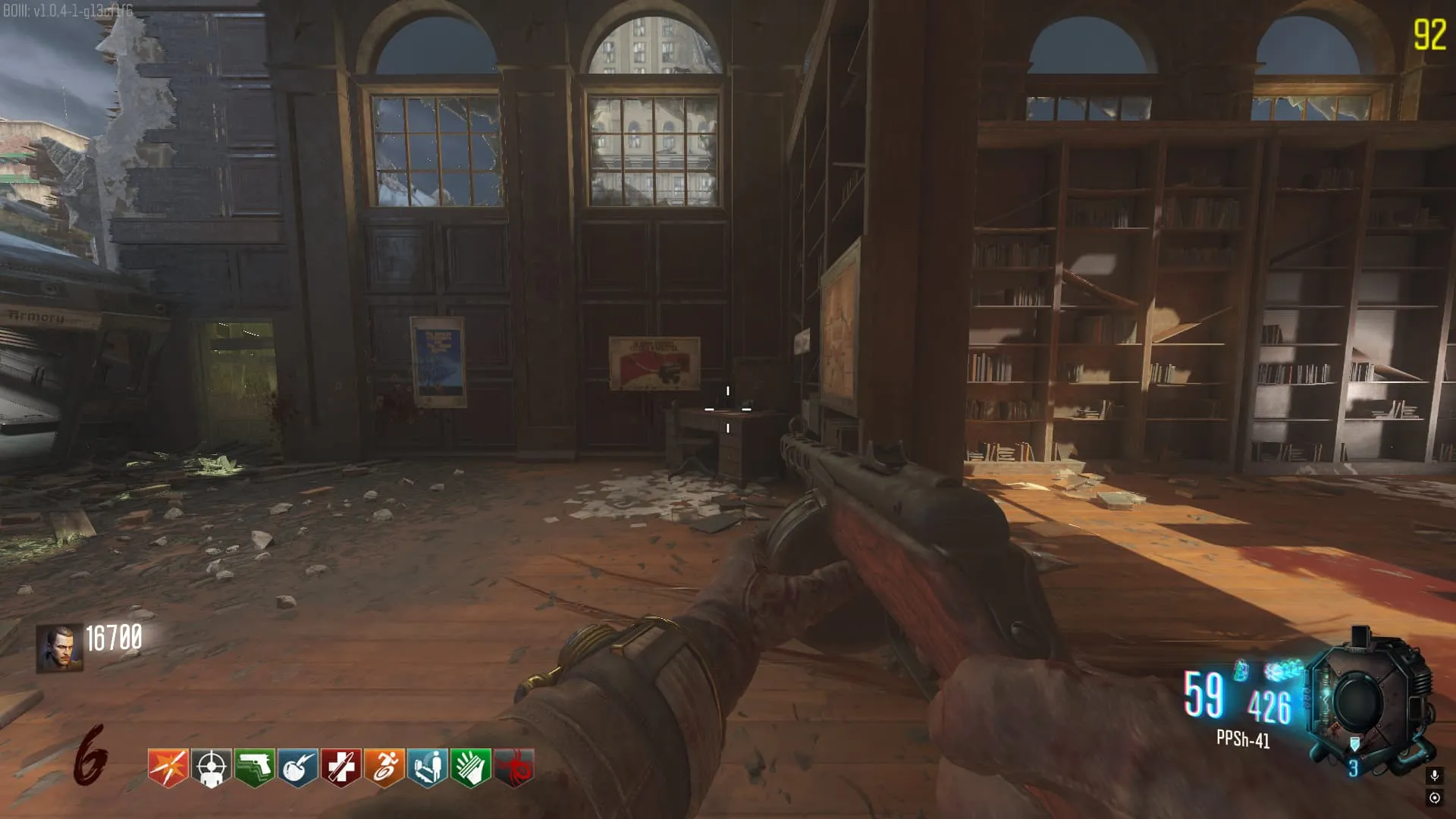1456x819 pixels.
Task: Toggle the microphone overlay button
Action: tap(1434, 775)
